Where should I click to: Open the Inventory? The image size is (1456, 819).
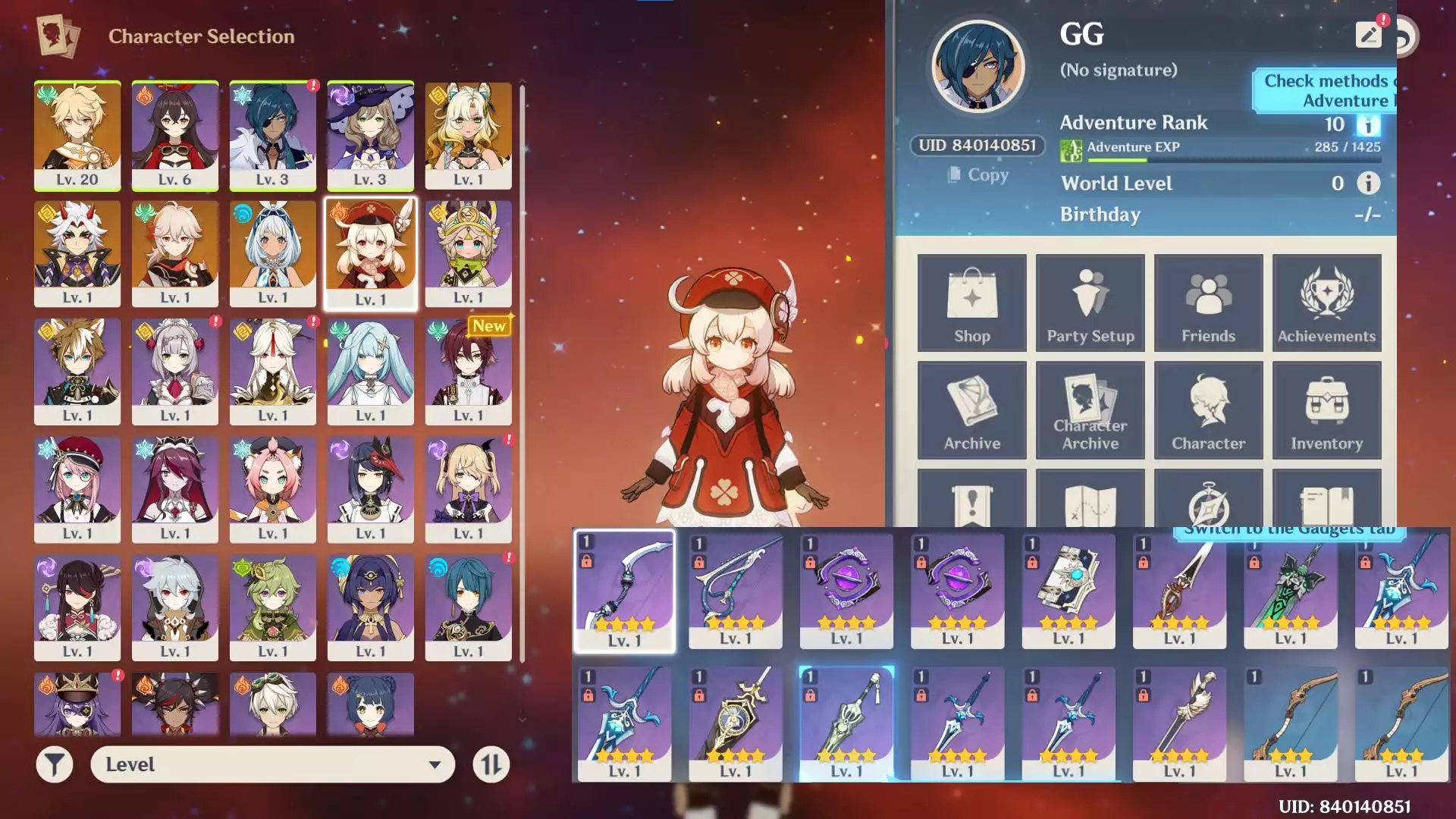[1326, 410]
